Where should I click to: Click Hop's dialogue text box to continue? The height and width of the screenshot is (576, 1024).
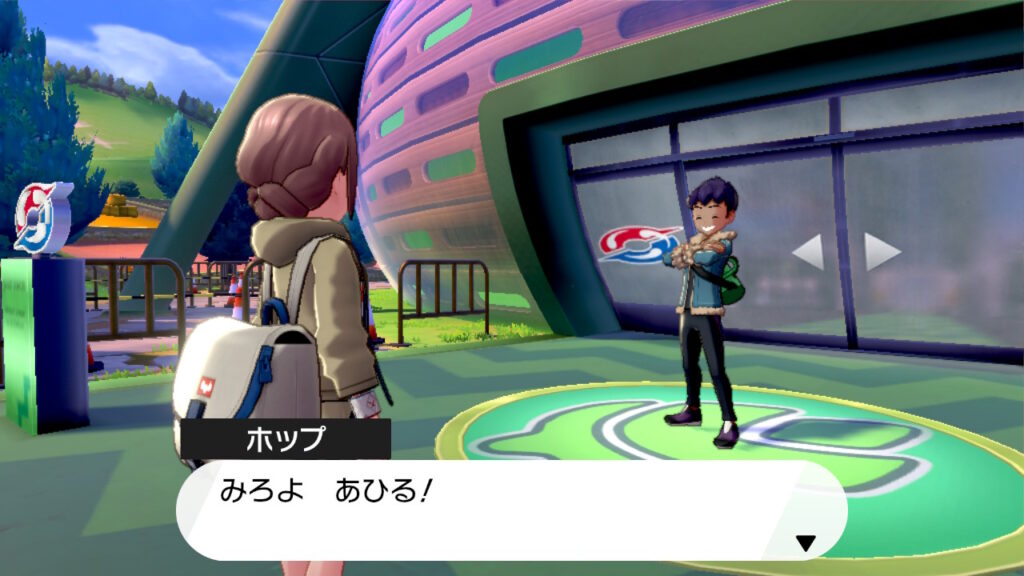[x=510, y=509]
